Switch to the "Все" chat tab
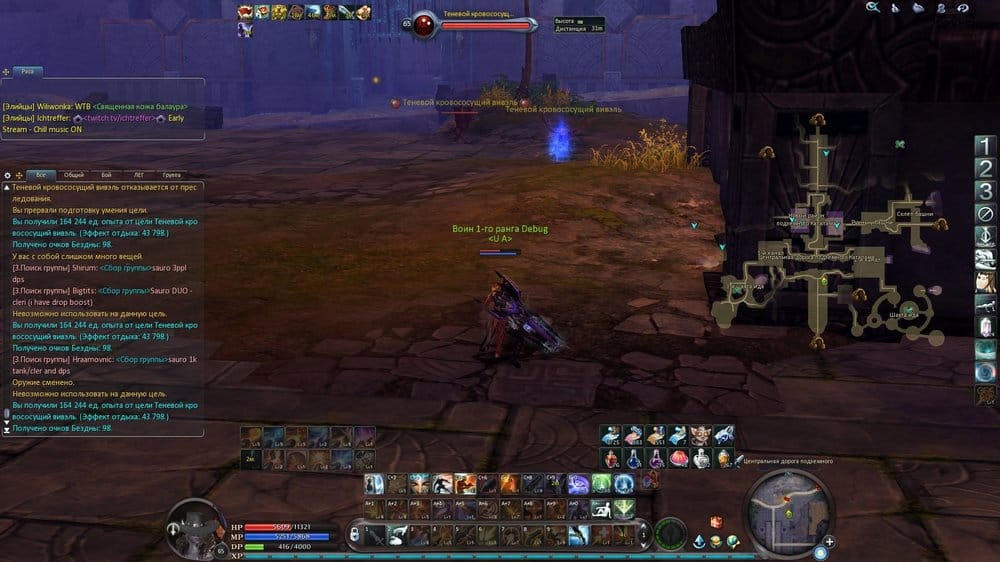 (42, 174)
